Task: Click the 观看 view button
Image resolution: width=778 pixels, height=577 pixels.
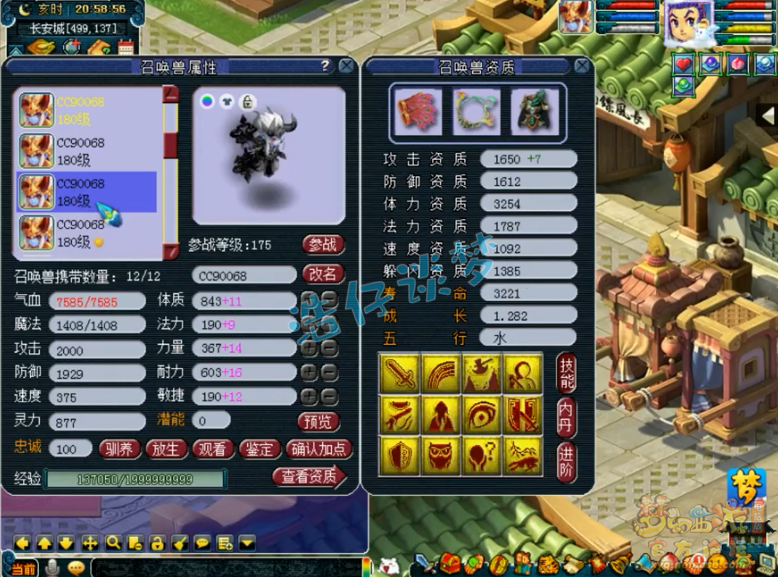Action: [x=211, y=449]
